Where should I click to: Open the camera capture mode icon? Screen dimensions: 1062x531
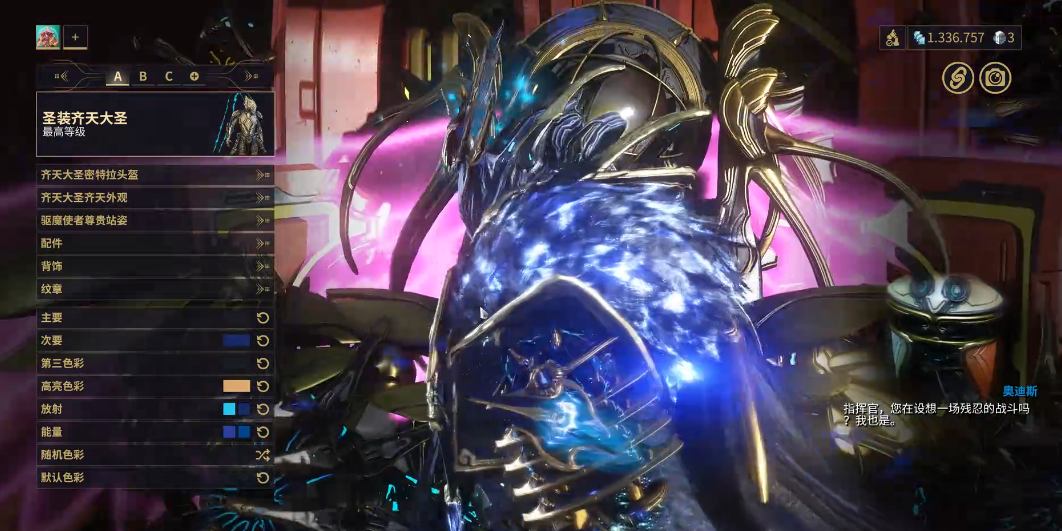pyautogui.click(x=995, y=78)
